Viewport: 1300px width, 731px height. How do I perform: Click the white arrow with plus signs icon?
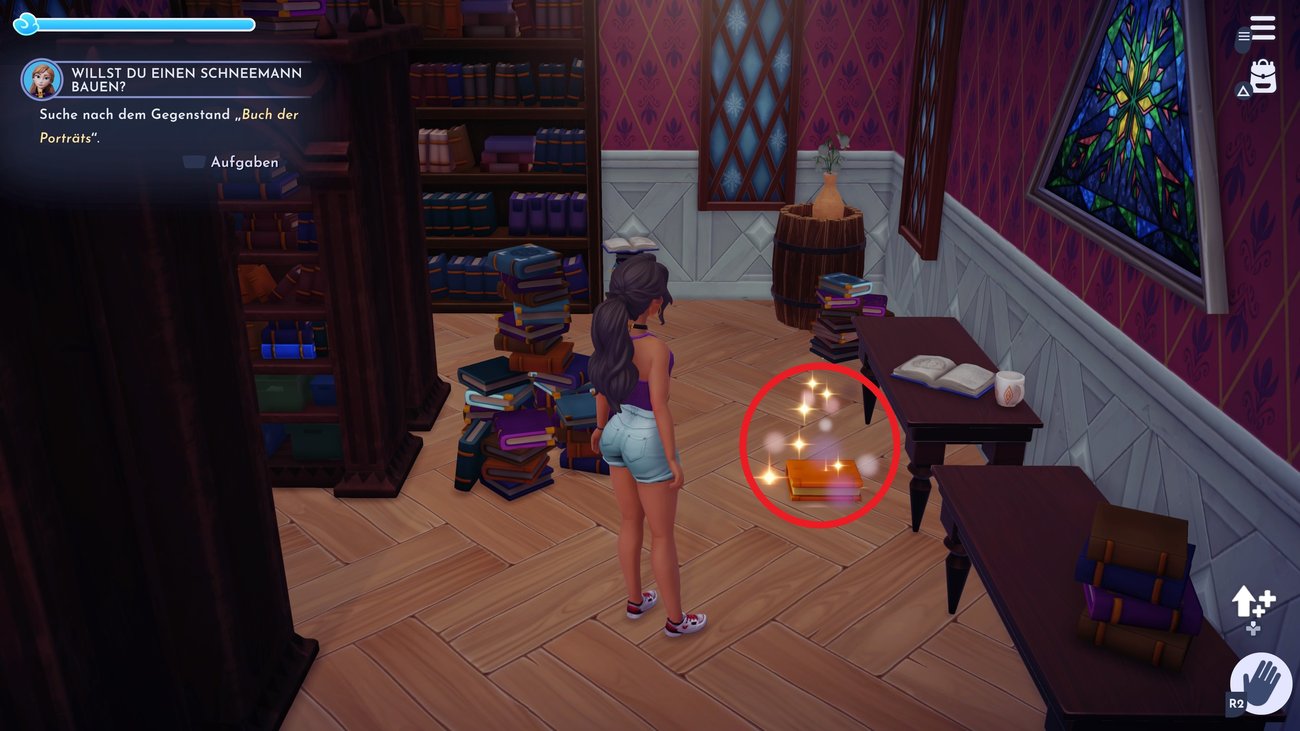click(1252, 603)
